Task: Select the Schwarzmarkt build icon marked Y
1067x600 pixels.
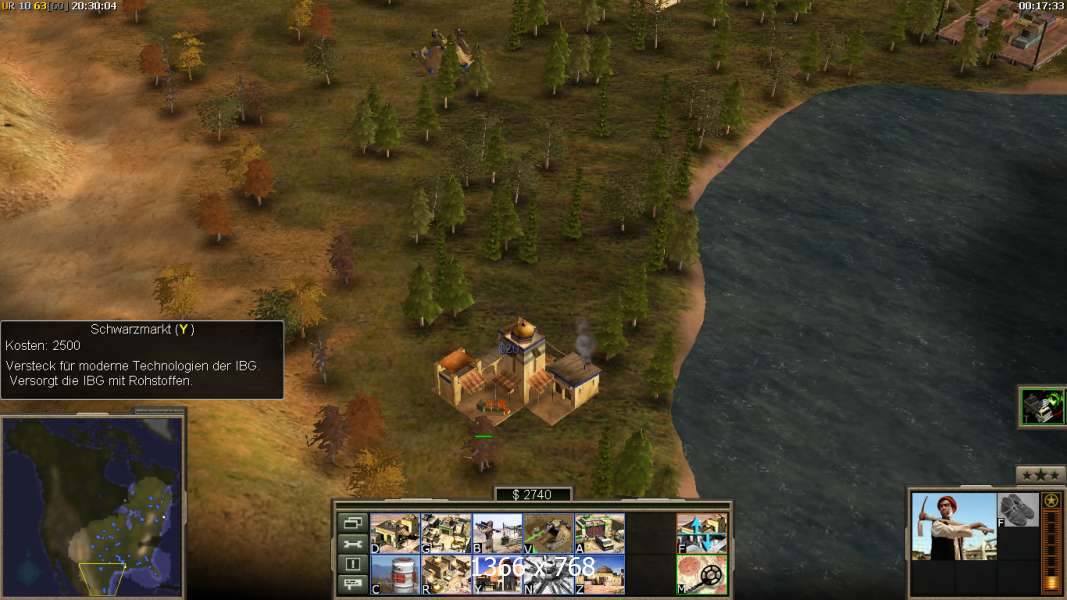Action: click(x=497, y=574)
